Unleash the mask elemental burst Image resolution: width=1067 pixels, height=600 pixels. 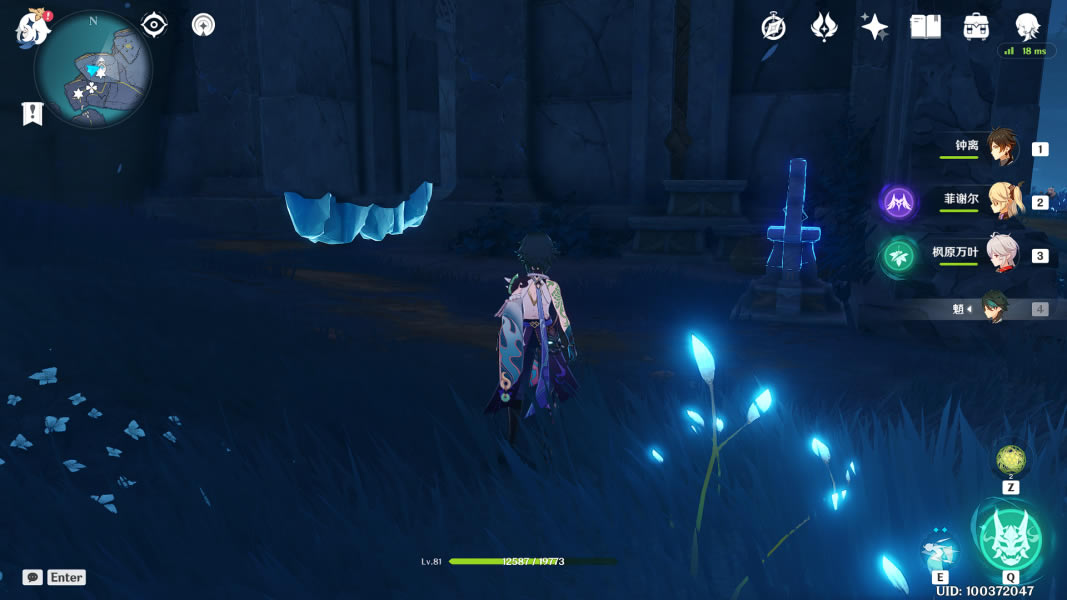pyautogui.click(x=1010, y=540)
